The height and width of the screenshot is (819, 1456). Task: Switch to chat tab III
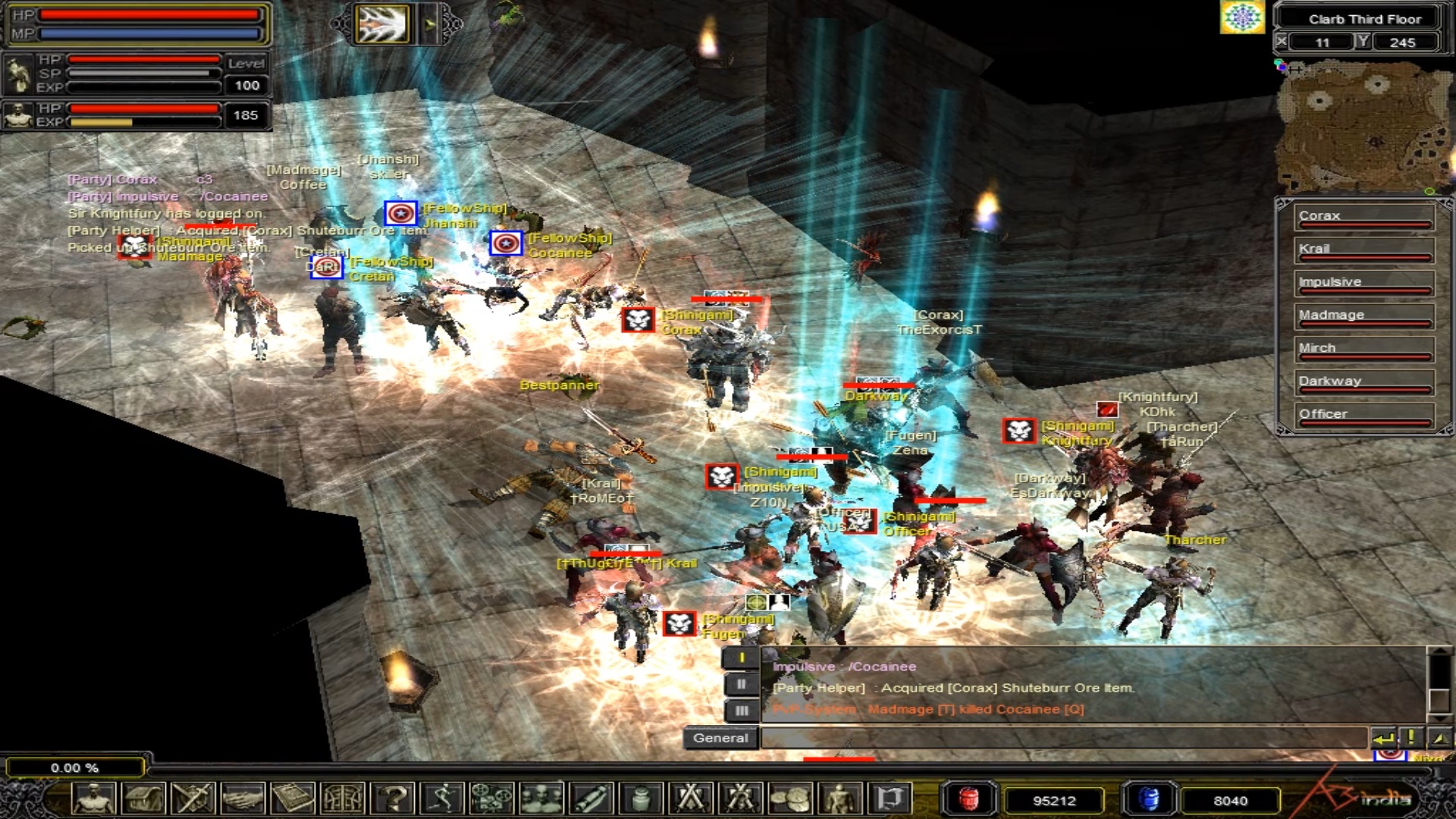(x=741, y=711)
